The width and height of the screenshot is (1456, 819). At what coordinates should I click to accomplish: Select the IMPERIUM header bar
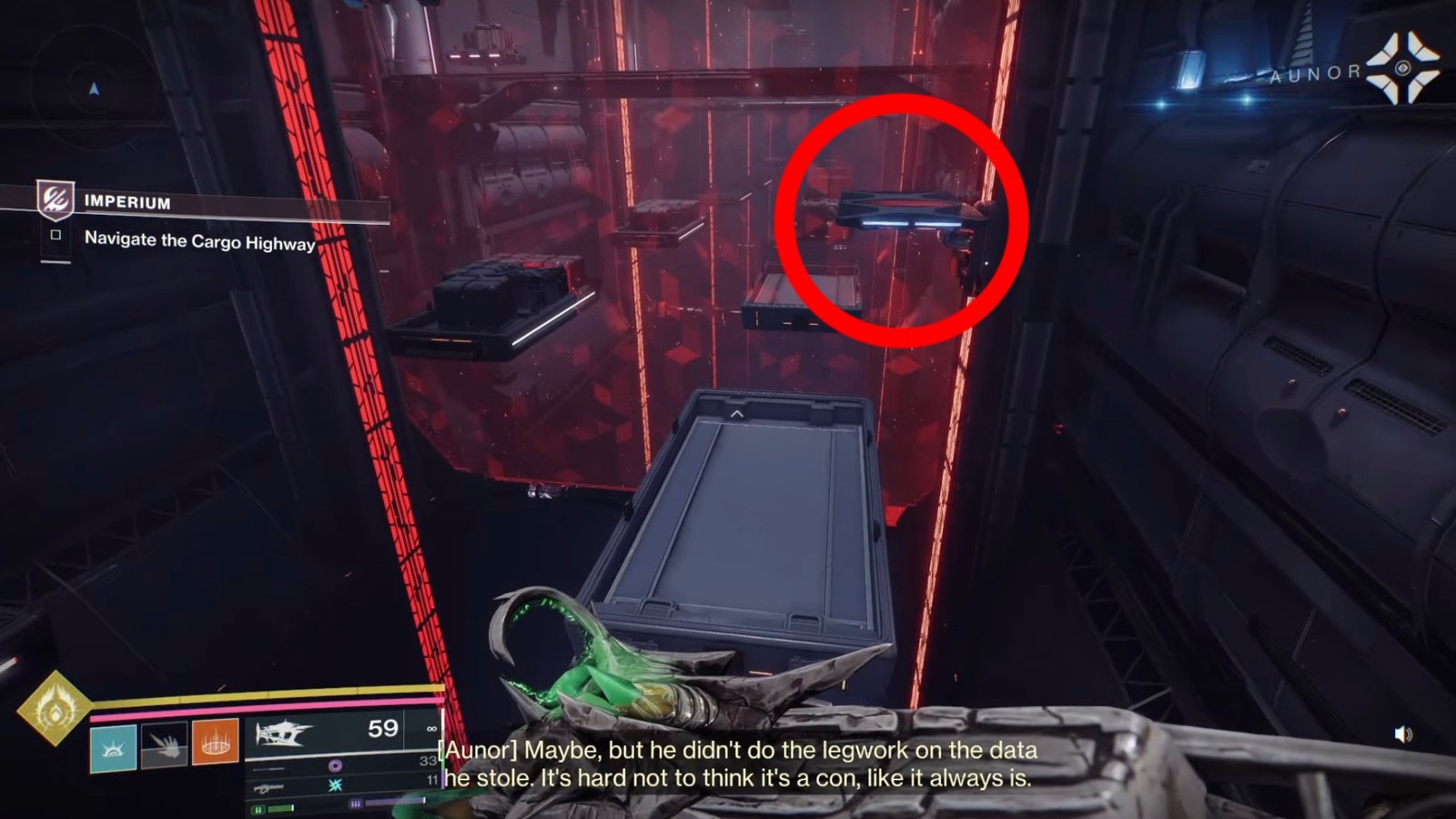(x=127, y=203)
